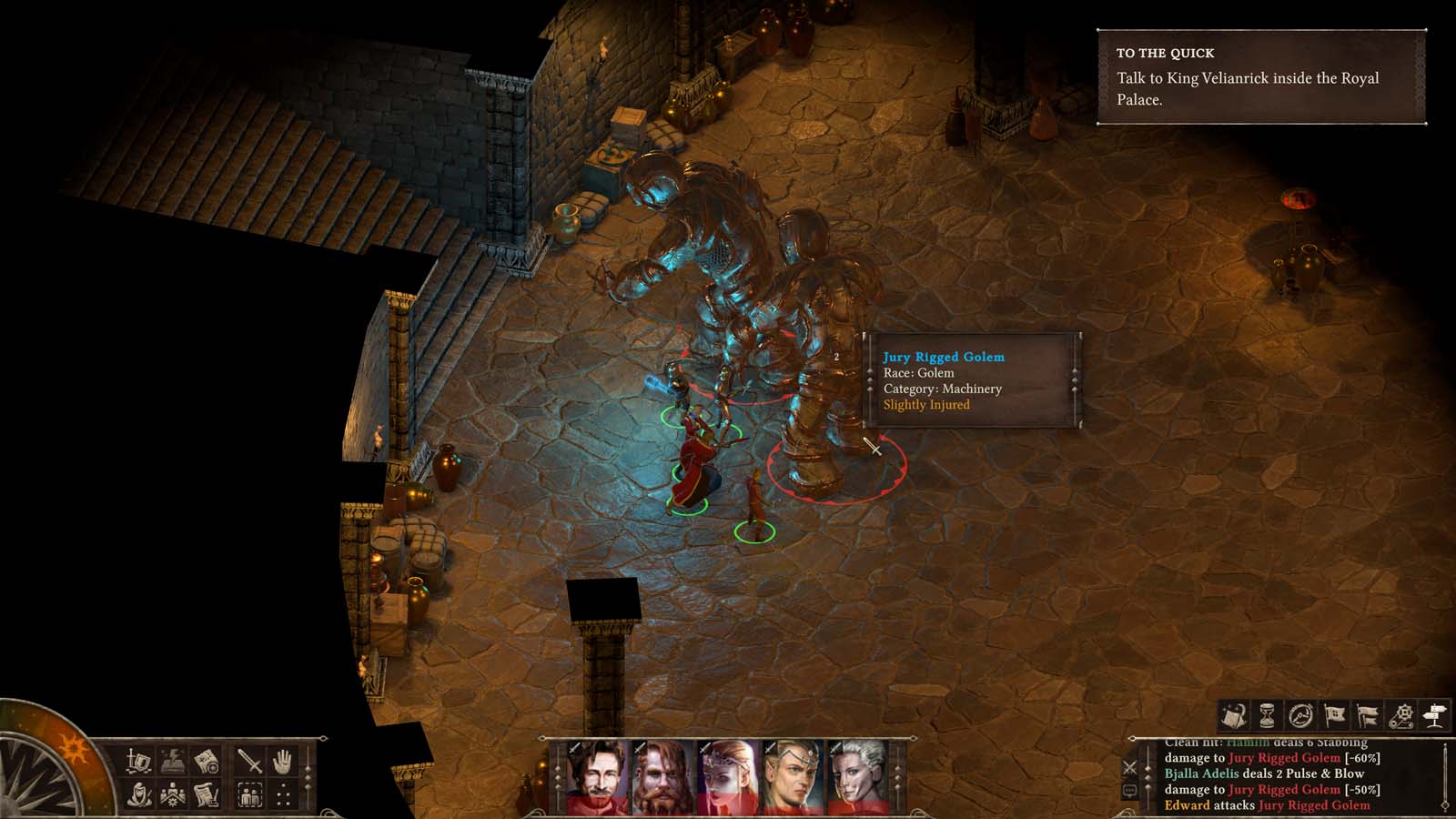Toggle stealth with the hooded figure icon
This screenshot has width=1456, height=819.
tap(138, 794)
